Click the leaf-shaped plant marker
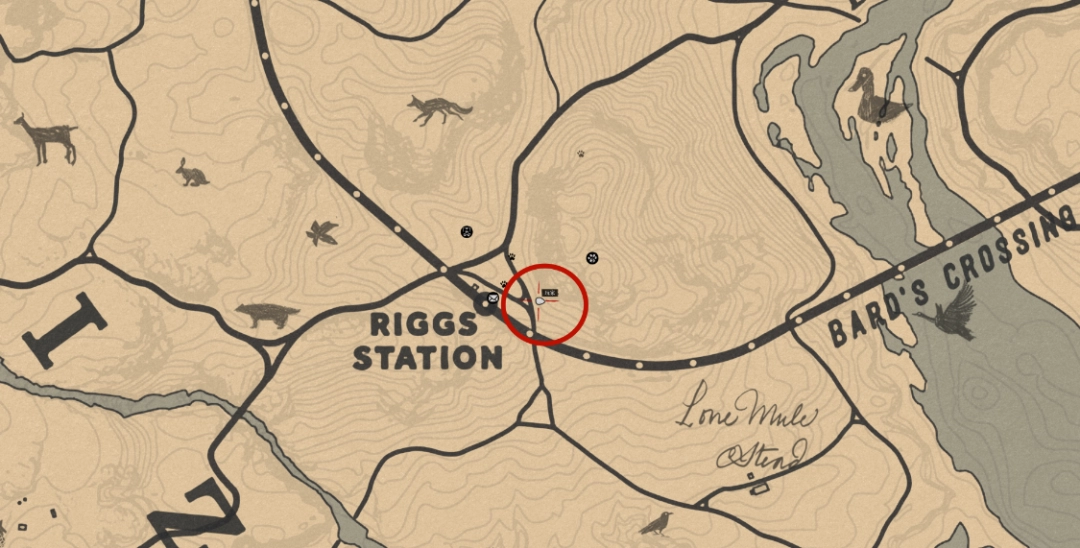 point(322,233)
